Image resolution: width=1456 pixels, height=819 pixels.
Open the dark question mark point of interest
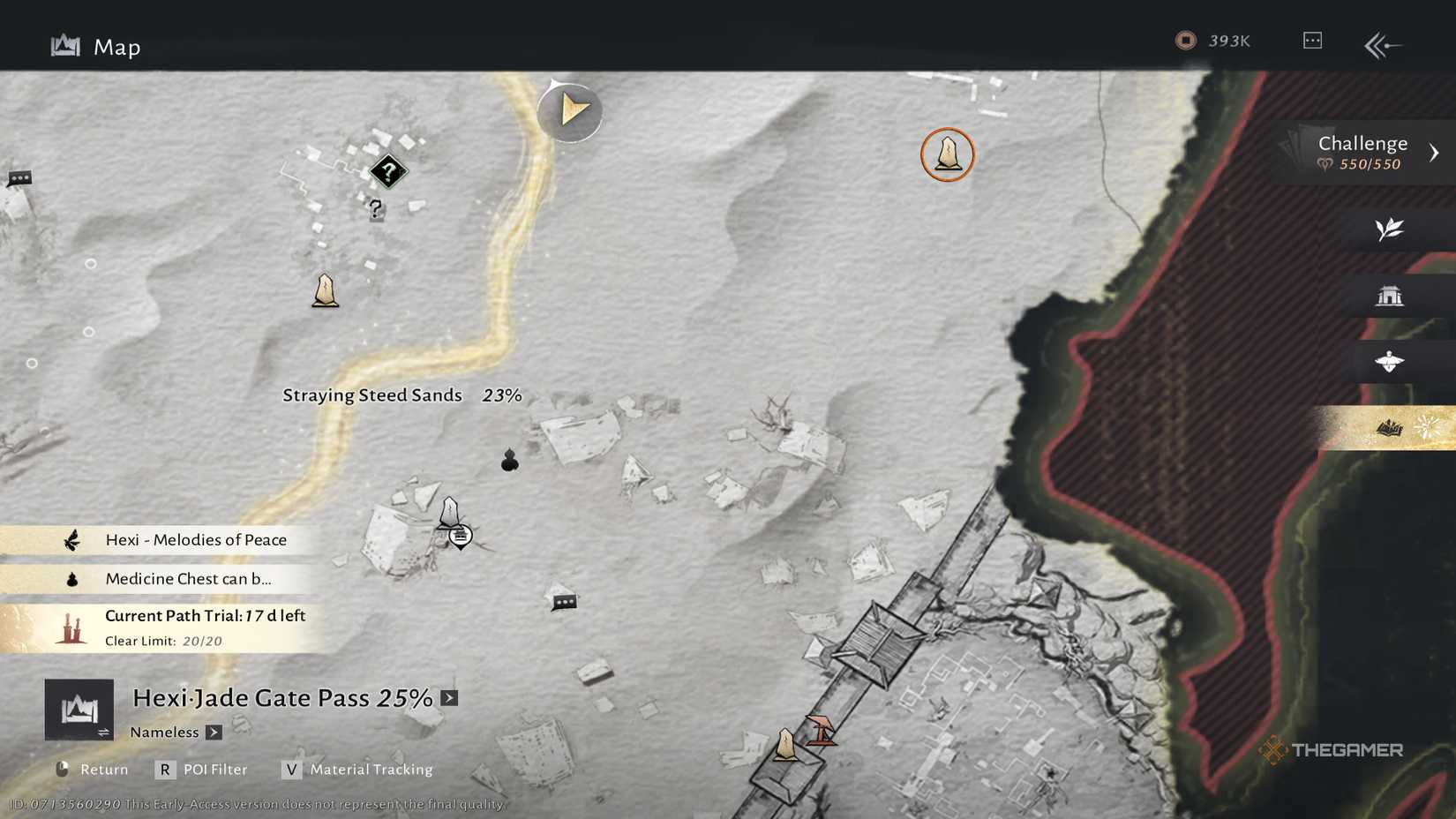click(x=388, y=170)
